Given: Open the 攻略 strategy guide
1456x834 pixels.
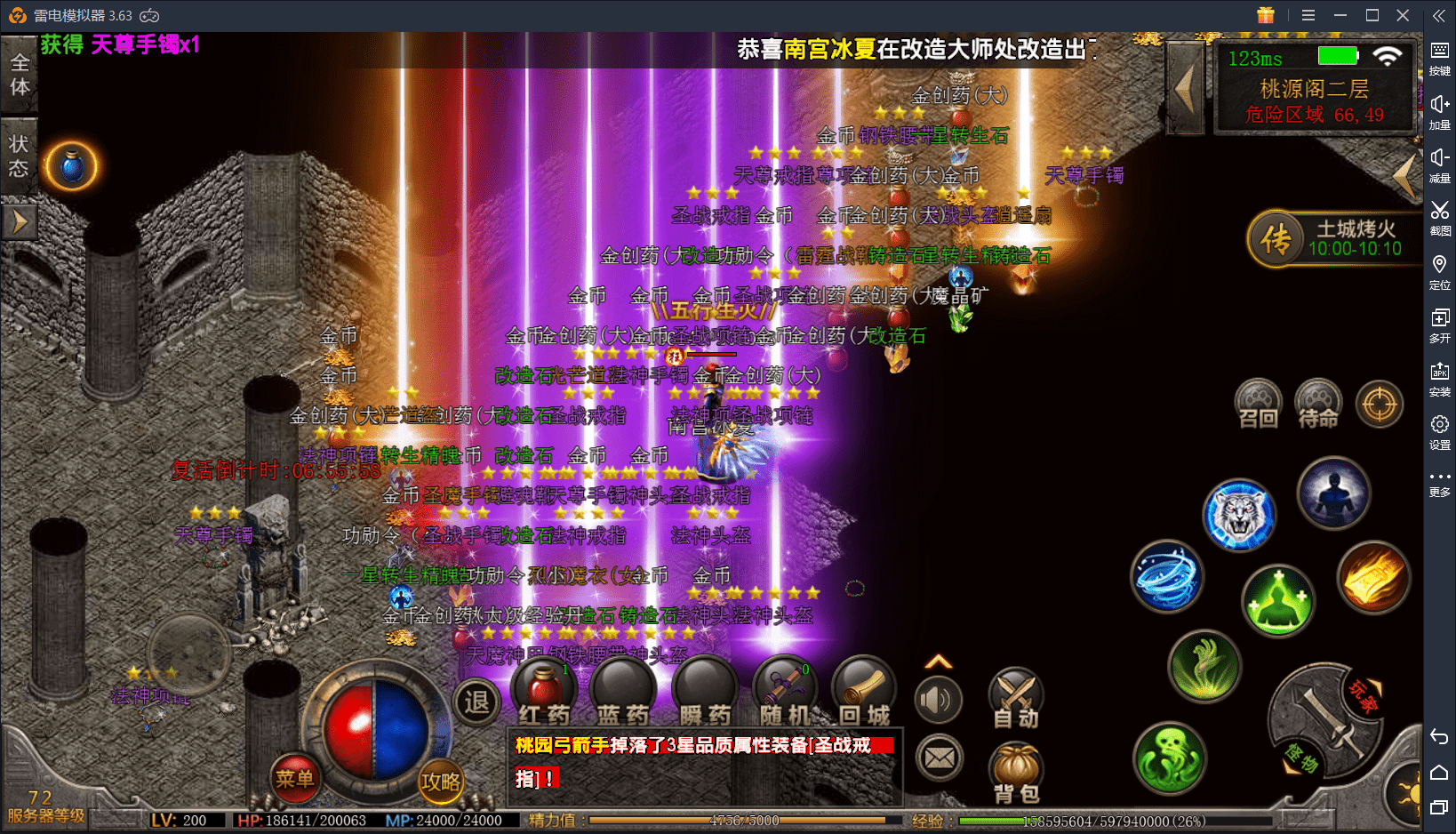Looking at the screenshot, I should click(x=441, y=782).
